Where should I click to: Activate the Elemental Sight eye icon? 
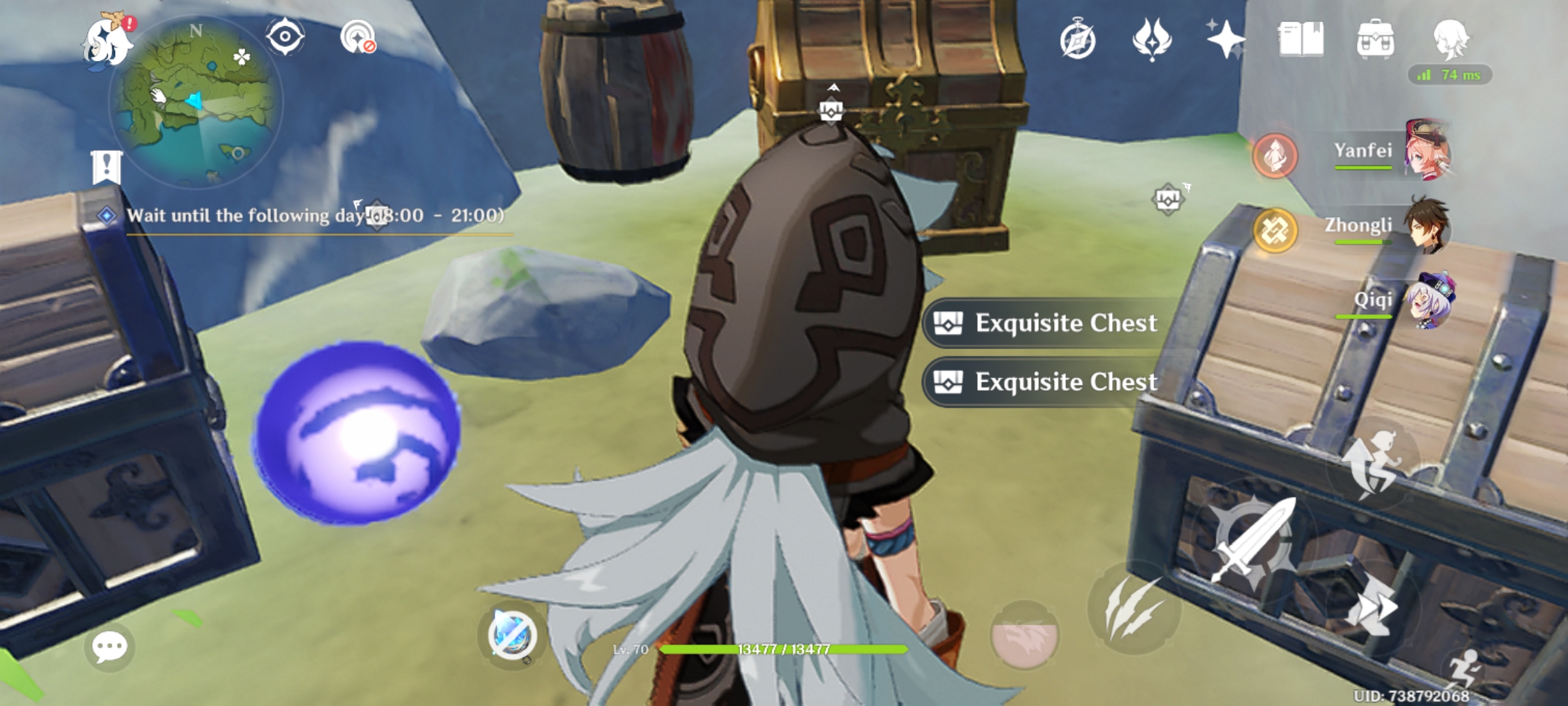coord(286,38)
